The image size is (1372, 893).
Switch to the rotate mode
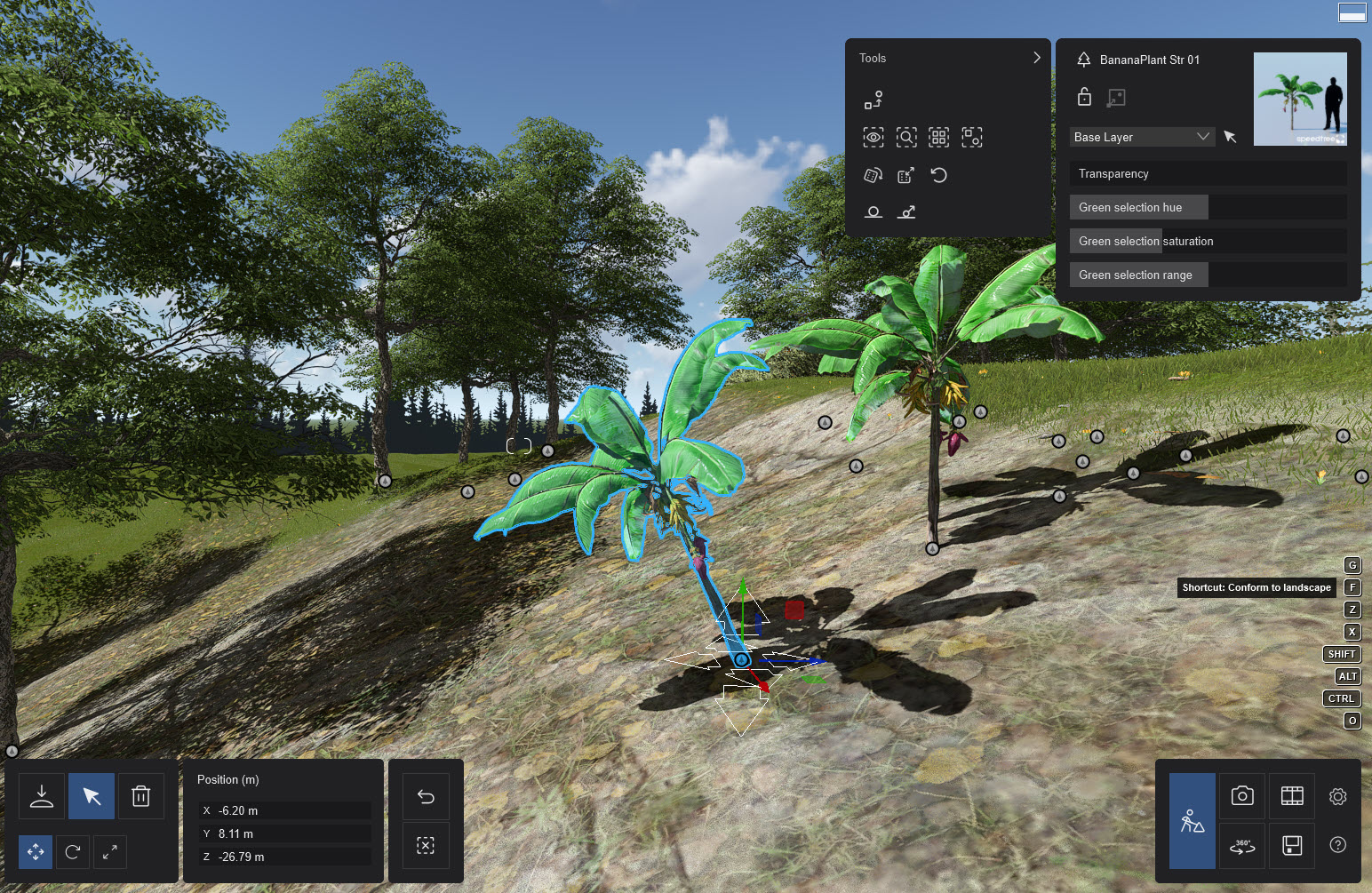click(x=73, y=852)
